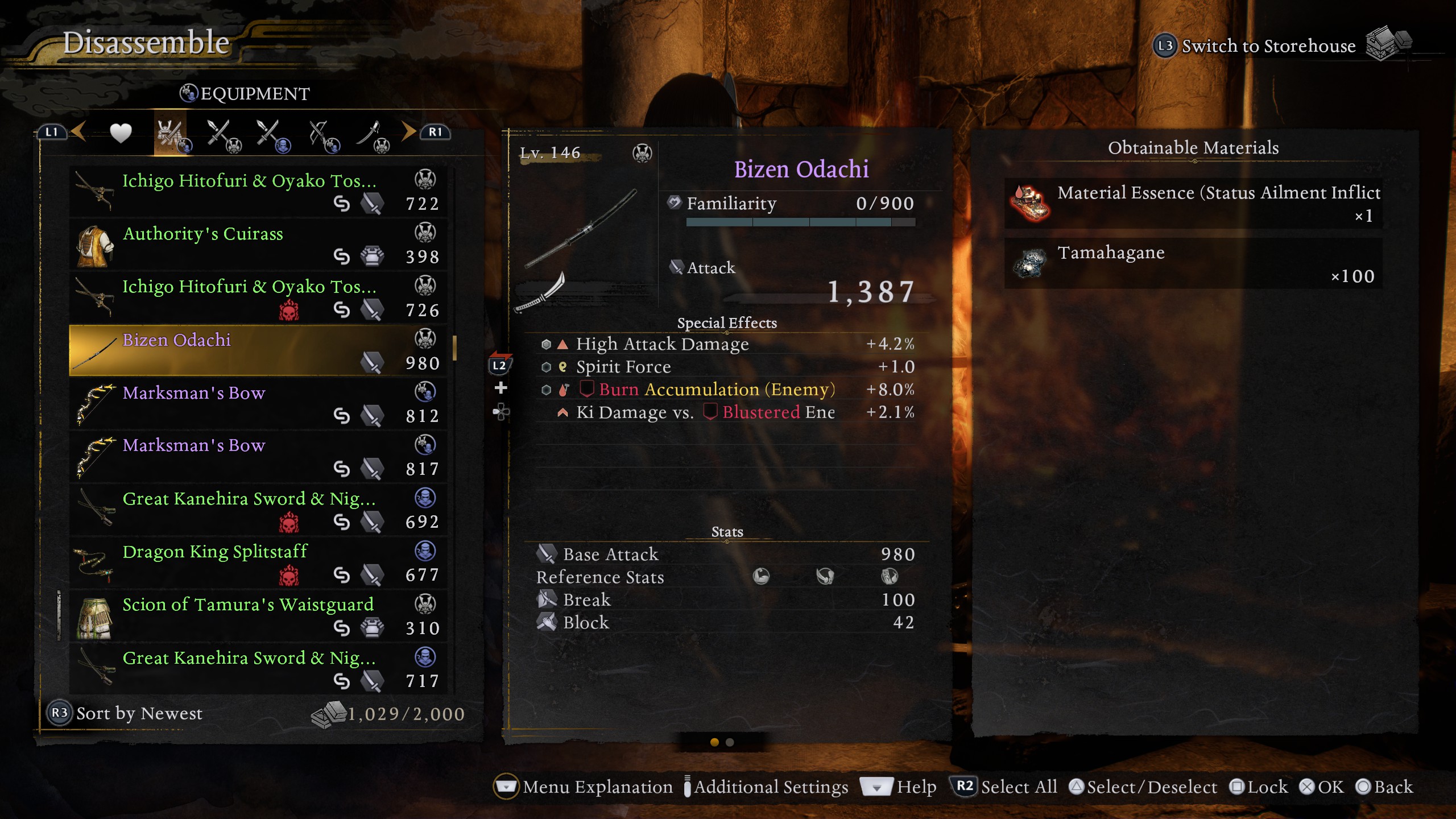The image size is (1456, 819).
Task: Select Authority's Cuirass in the list
Action: click(257, 245)
